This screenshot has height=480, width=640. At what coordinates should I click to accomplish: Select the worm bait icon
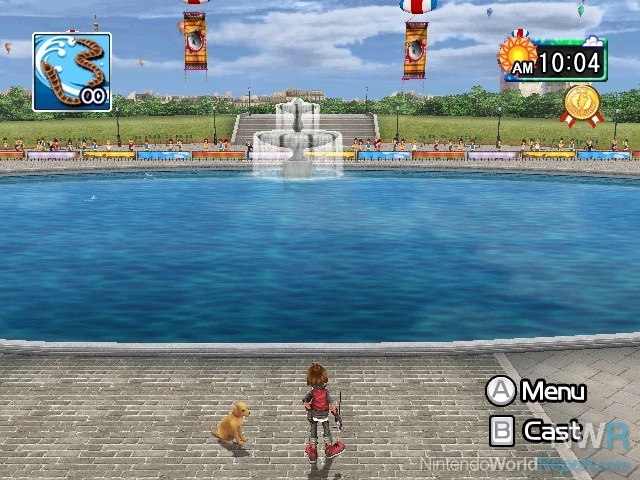point(71,71)
